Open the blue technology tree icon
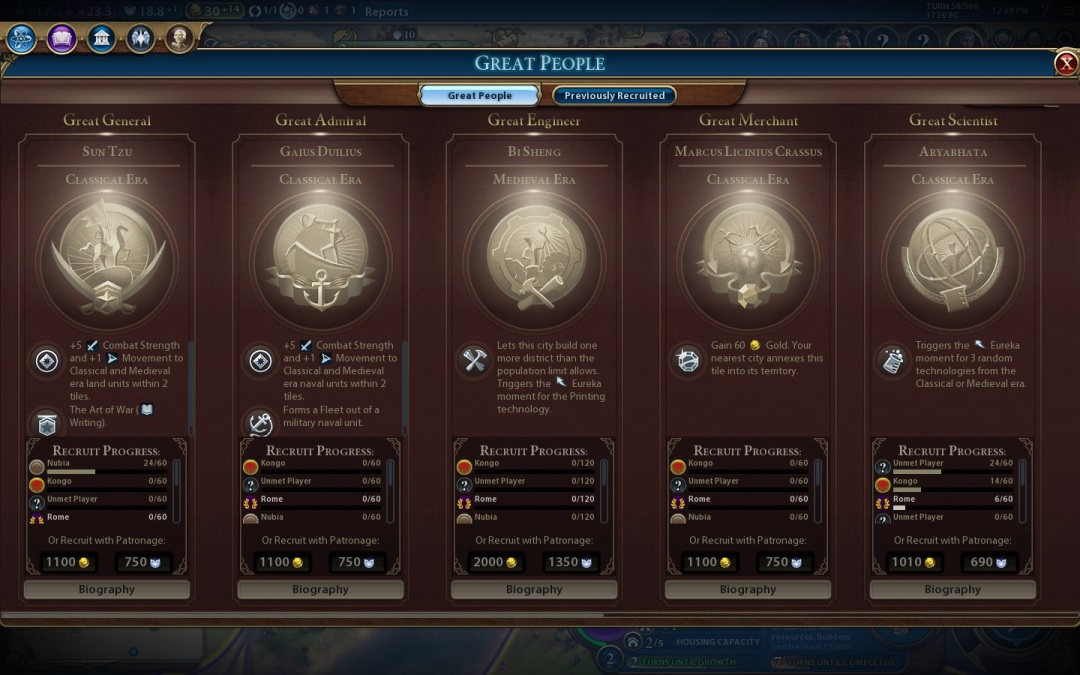This screenshot has height=675, width=1080. click(21, 38)
